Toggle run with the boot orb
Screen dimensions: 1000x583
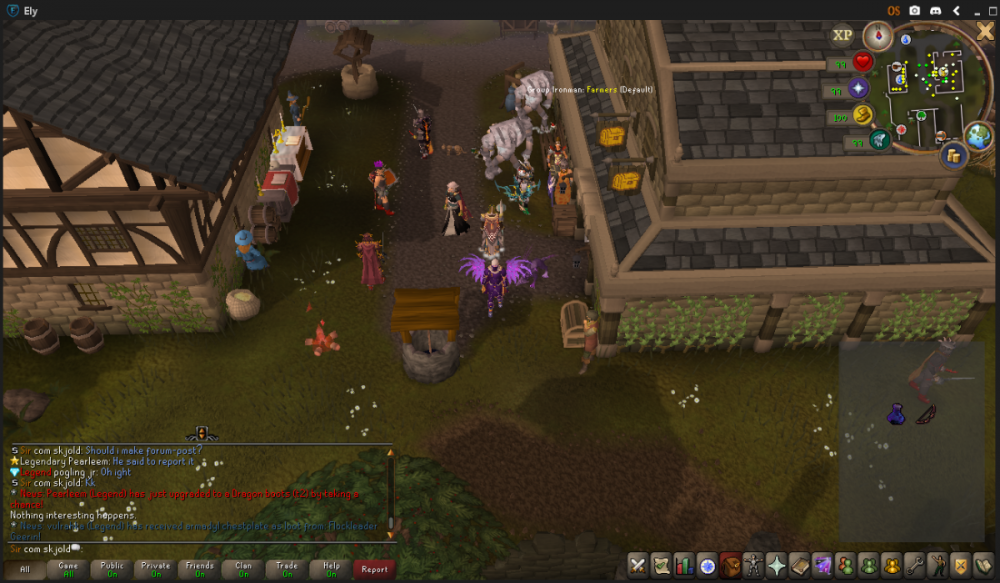862,115
